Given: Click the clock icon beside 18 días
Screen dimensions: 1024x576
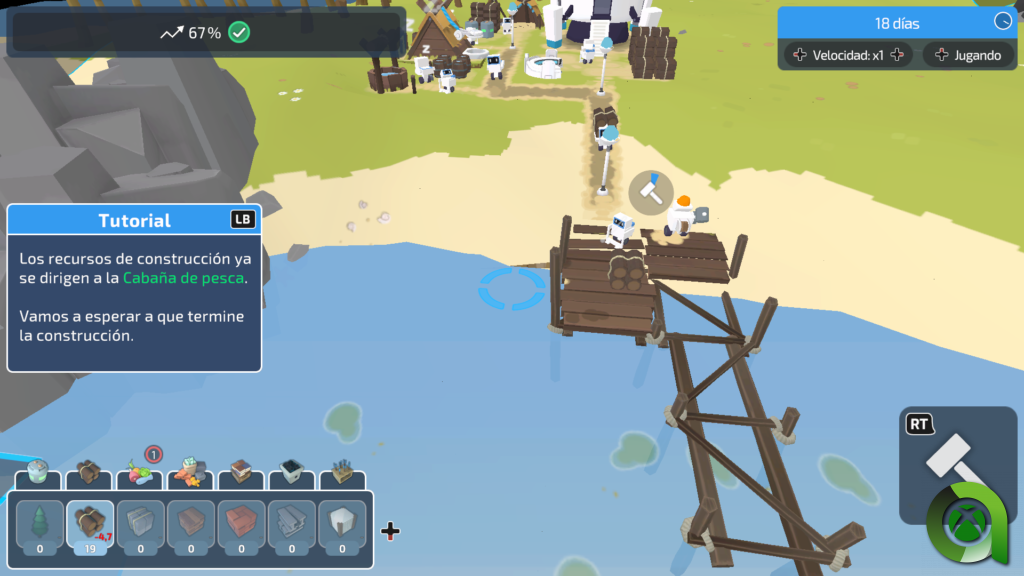Looking at the screenshot, I should point(1003,22).
